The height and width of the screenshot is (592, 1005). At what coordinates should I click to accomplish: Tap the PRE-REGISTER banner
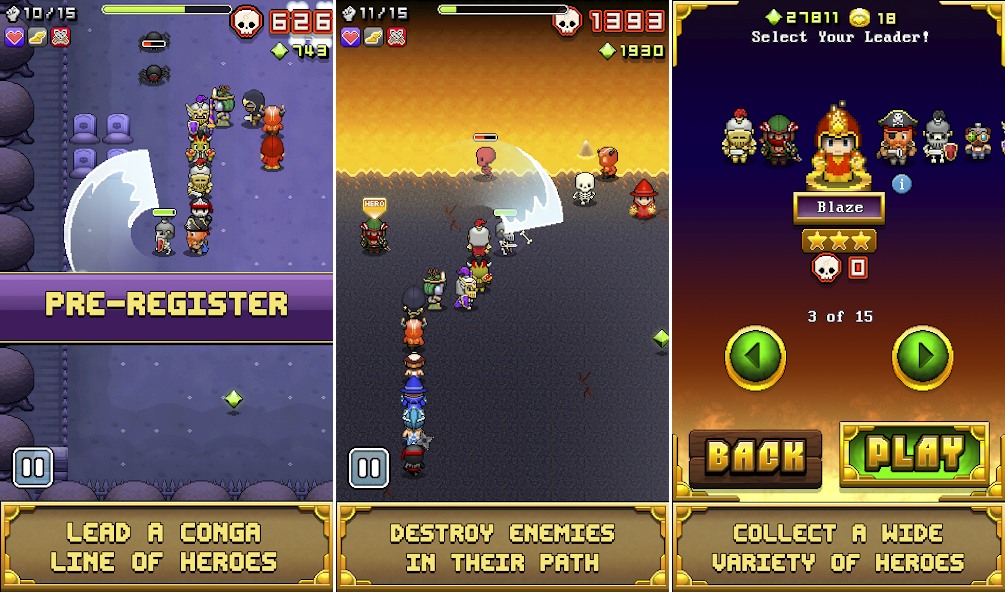point(166,305)
